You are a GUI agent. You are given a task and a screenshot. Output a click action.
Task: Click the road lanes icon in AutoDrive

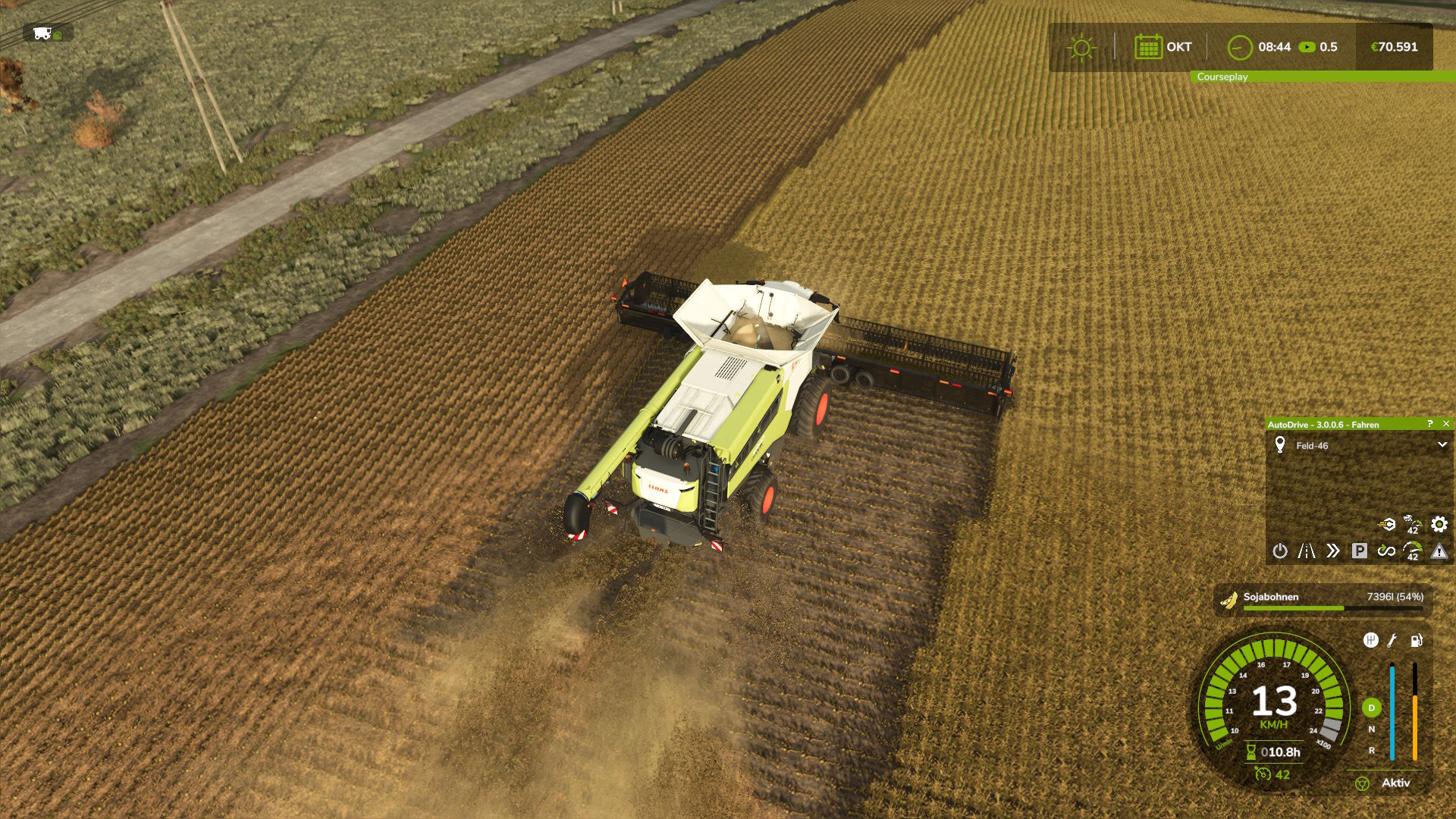pyautogui.click(x=1306, y=551)
